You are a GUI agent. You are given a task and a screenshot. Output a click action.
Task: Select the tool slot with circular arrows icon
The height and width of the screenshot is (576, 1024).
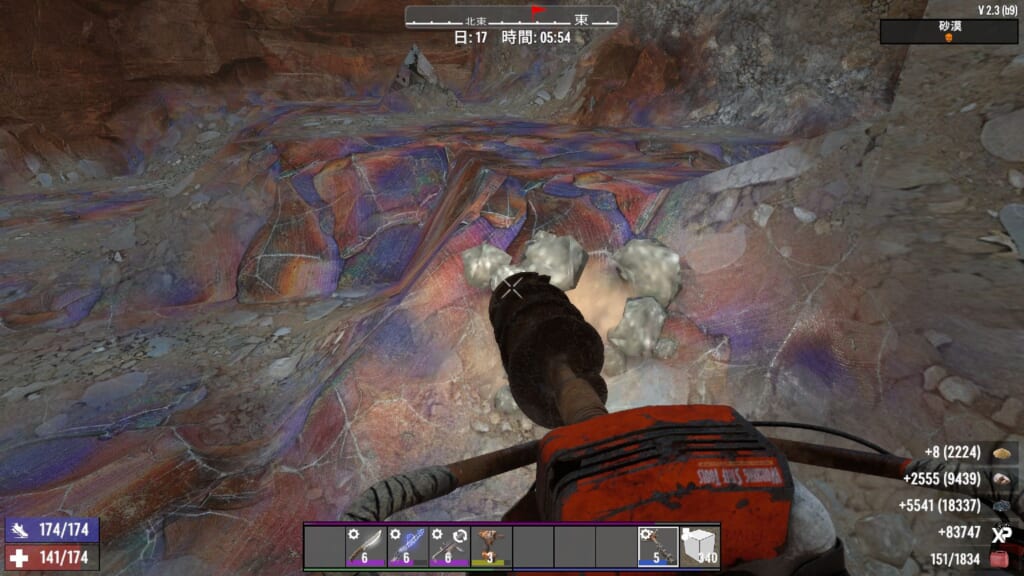click(x=448, y=546)
